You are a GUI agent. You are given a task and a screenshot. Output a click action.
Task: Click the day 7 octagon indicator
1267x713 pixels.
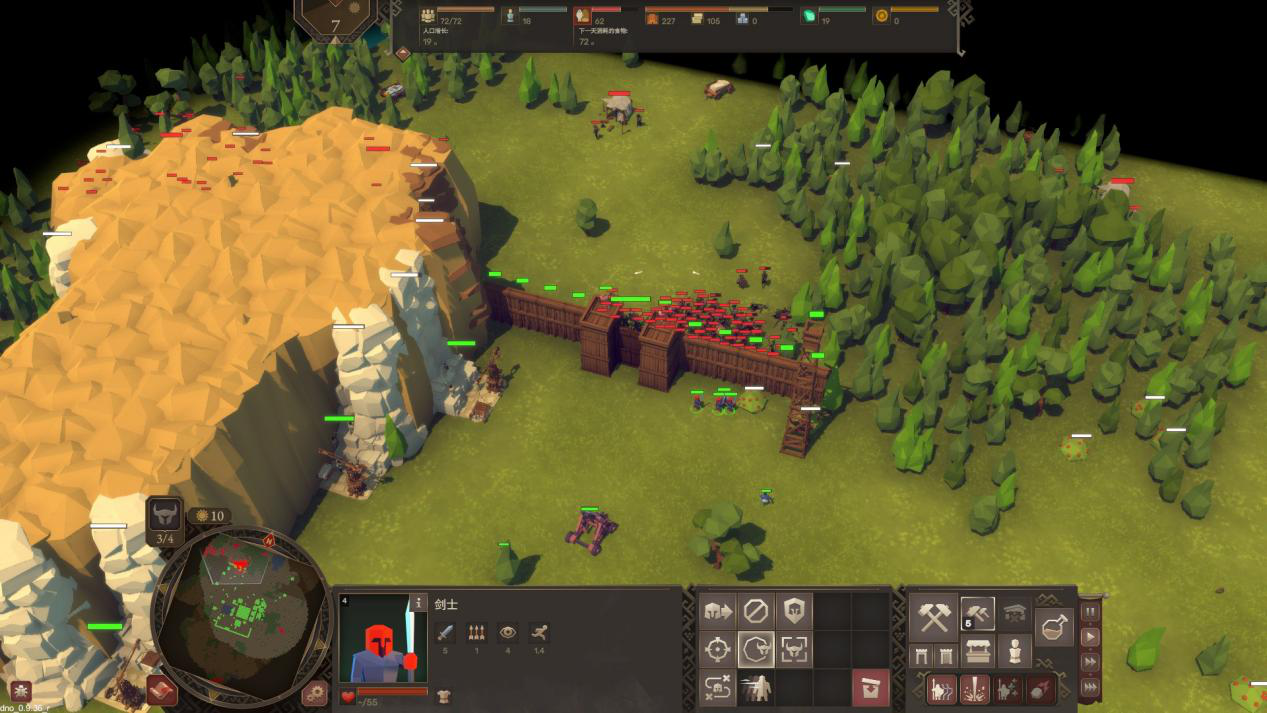pyautogui.click(x=335, y=20)
